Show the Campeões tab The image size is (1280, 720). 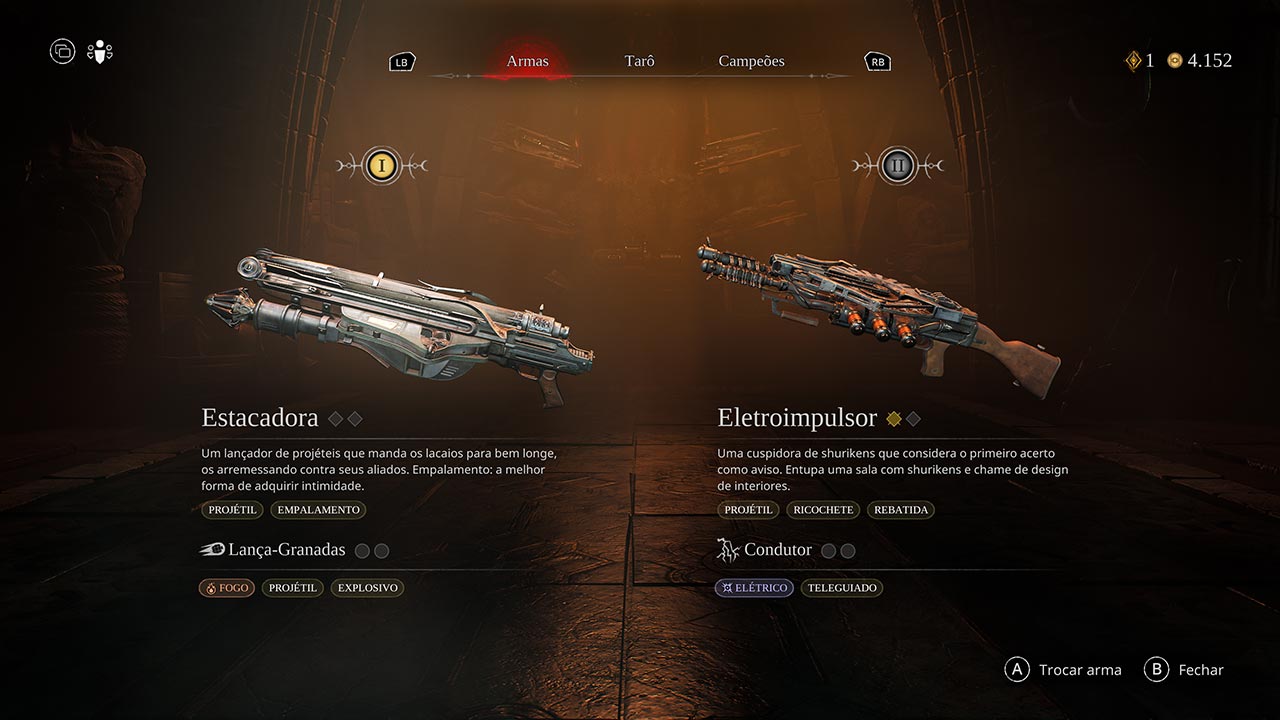coord(751,61)
